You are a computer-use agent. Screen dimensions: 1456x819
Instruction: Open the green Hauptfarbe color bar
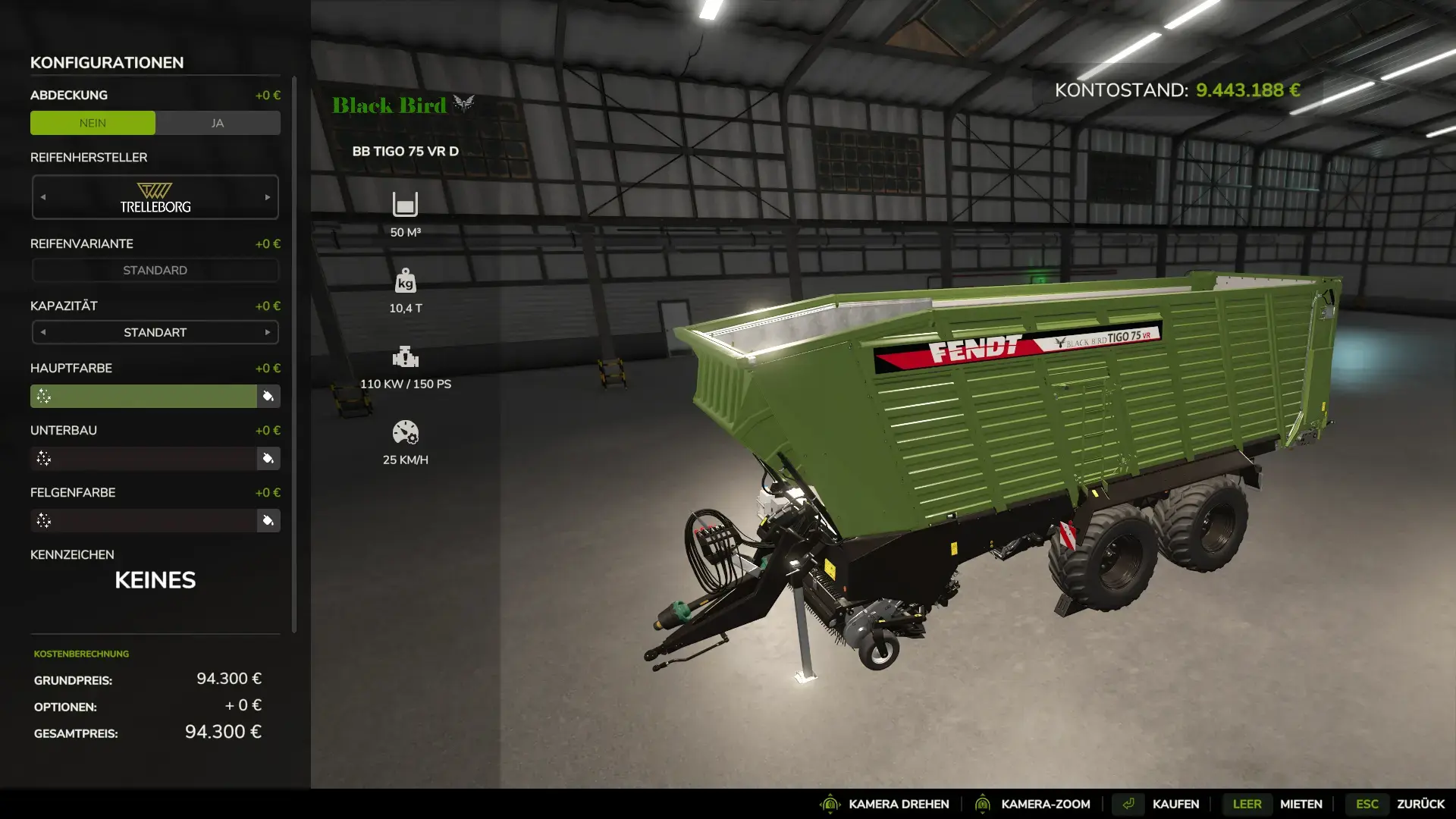144,396
